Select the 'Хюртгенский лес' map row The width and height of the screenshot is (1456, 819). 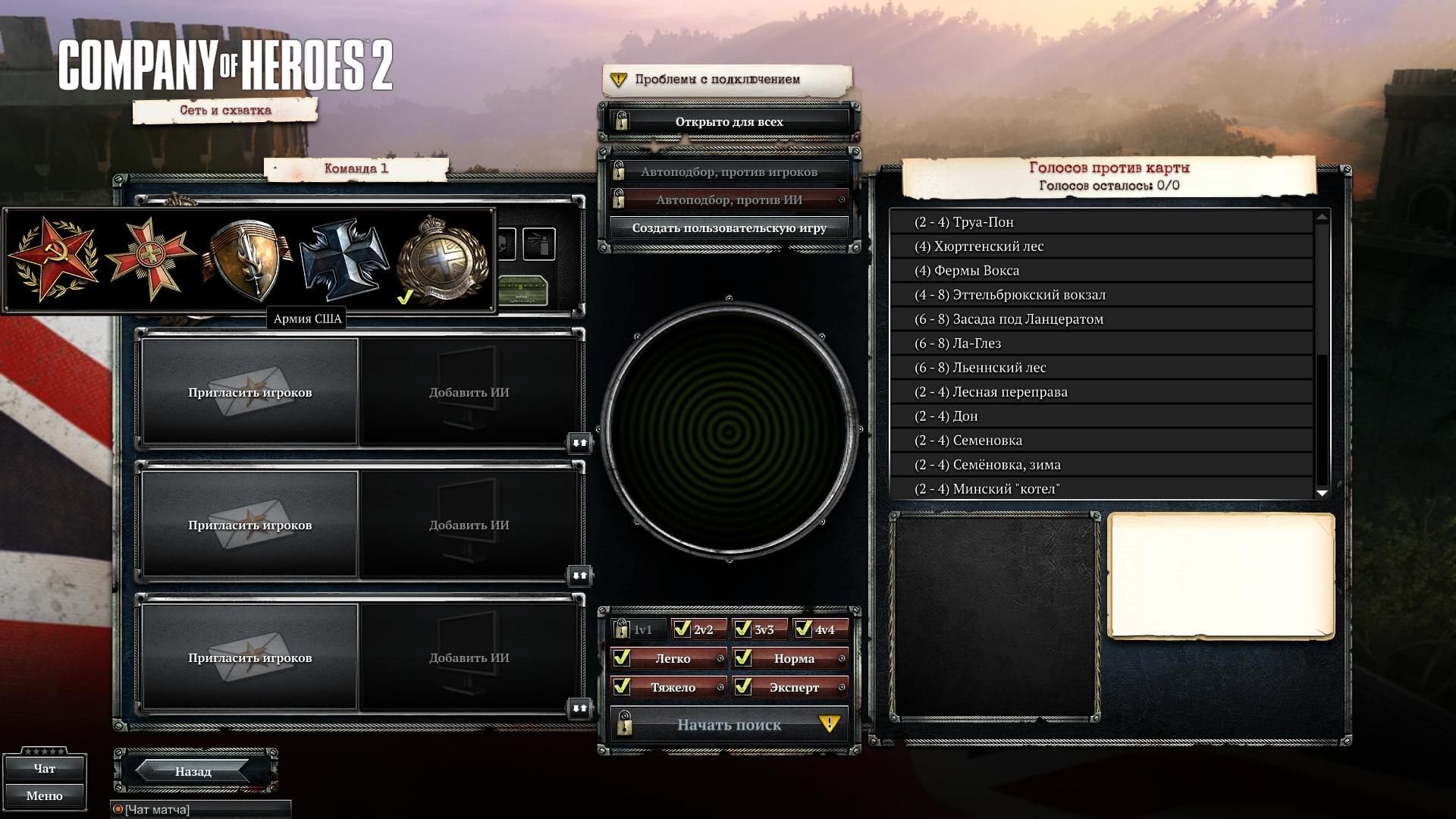[x=1101, y=246]
